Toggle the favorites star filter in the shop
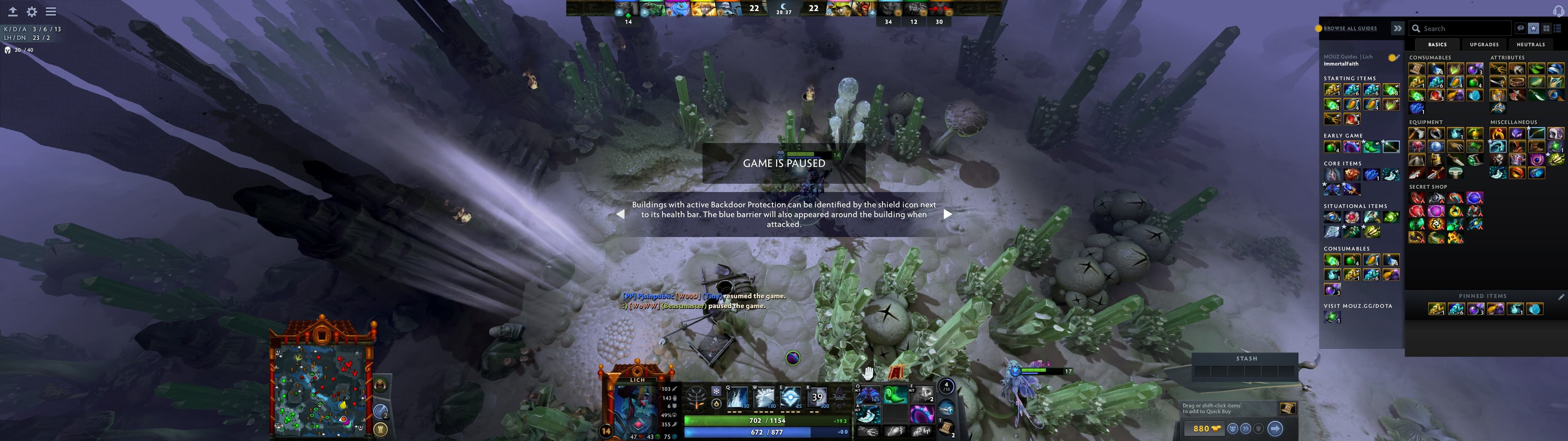Image resolution: width=1568 pixels, height=441 pixels. click(x=1534, y=29)
